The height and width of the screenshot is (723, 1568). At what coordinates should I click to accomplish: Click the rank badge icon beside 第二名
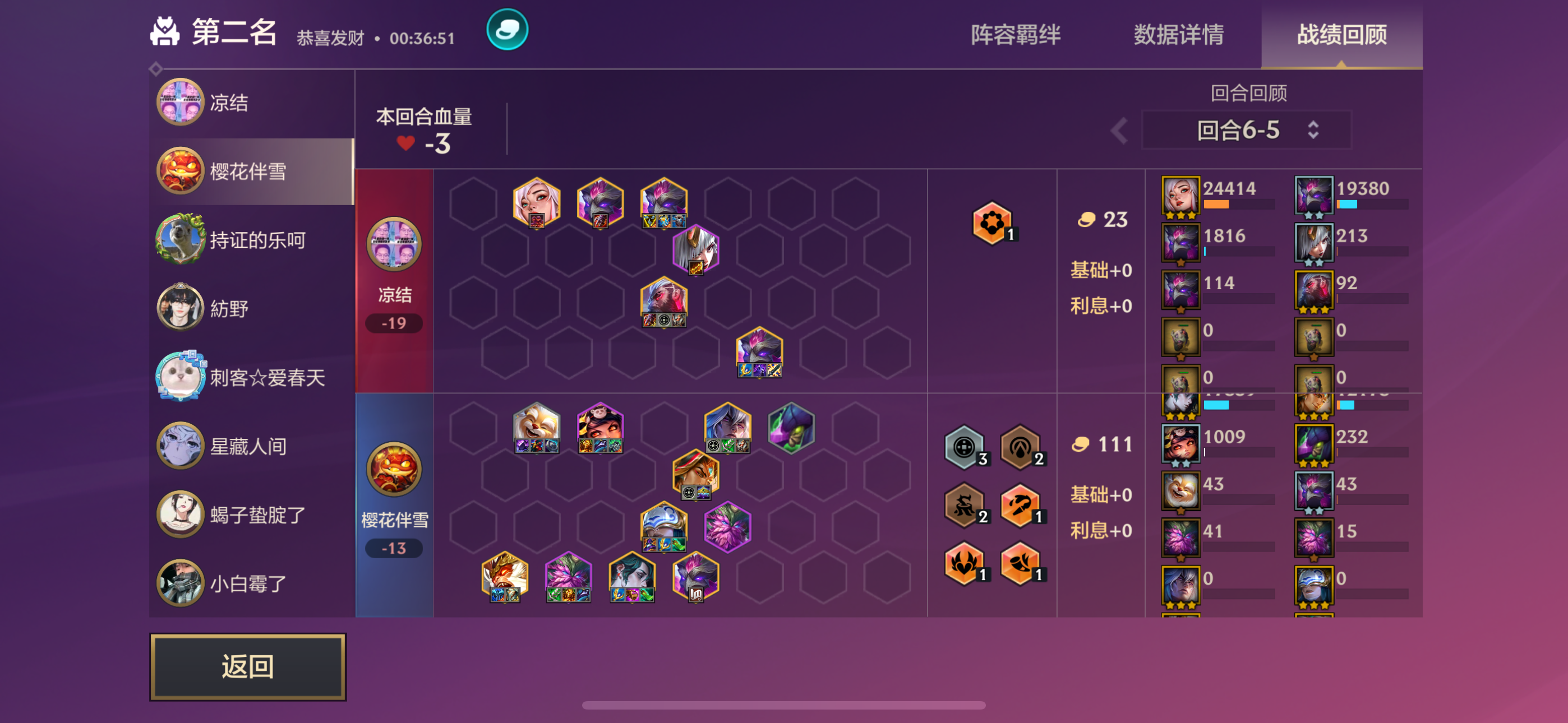[165, 31]
